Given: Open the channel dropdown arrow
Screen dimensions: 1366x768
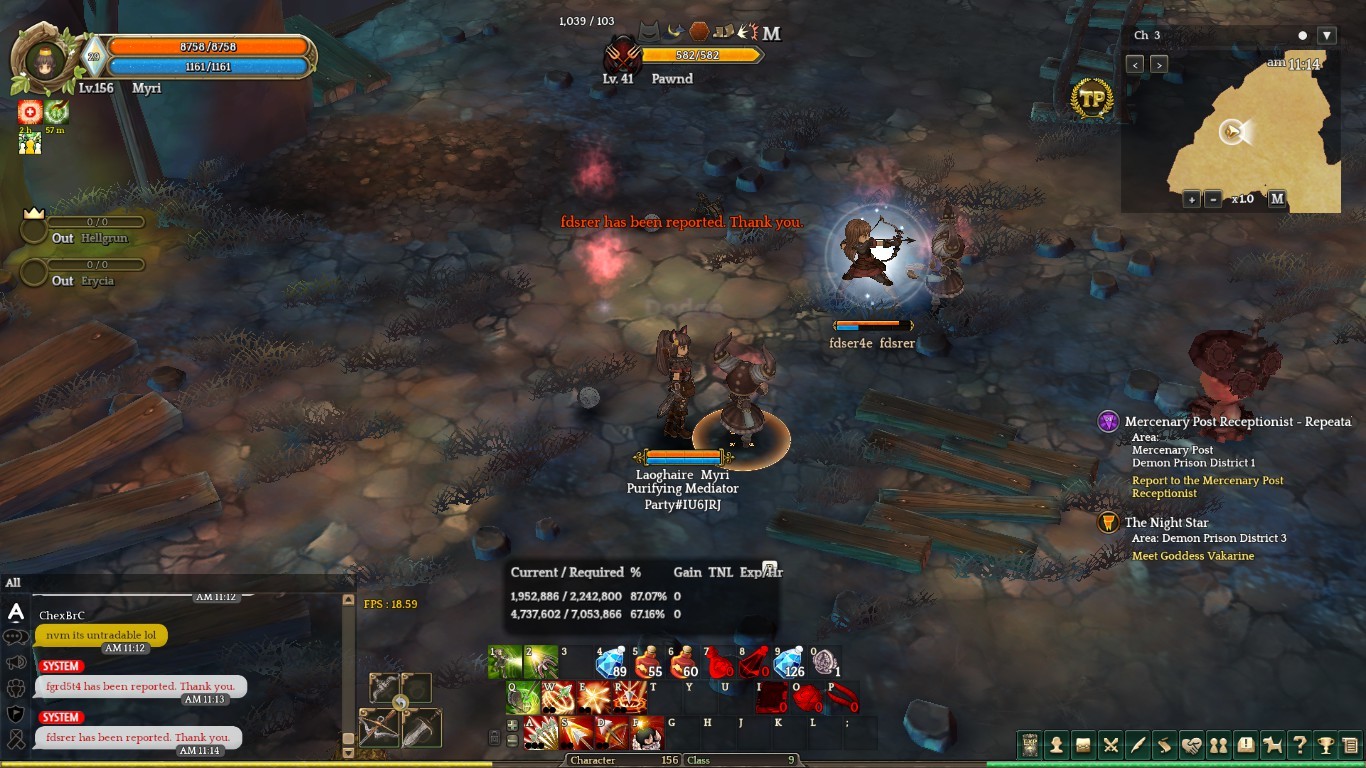Looking at the screenshot, I should pos(1327,36).
